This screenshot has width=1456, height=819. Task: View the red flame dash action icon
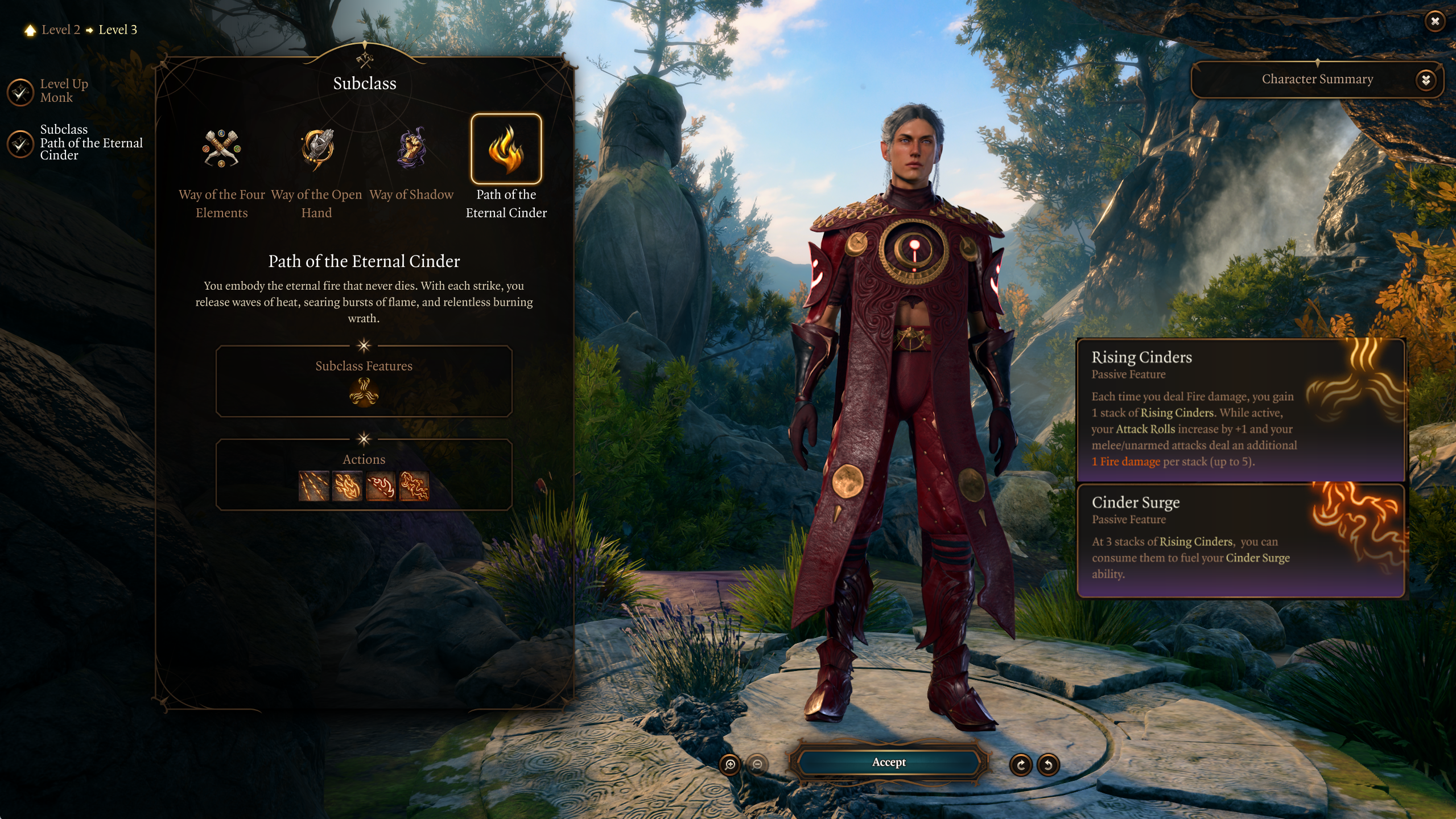(381, 486)
